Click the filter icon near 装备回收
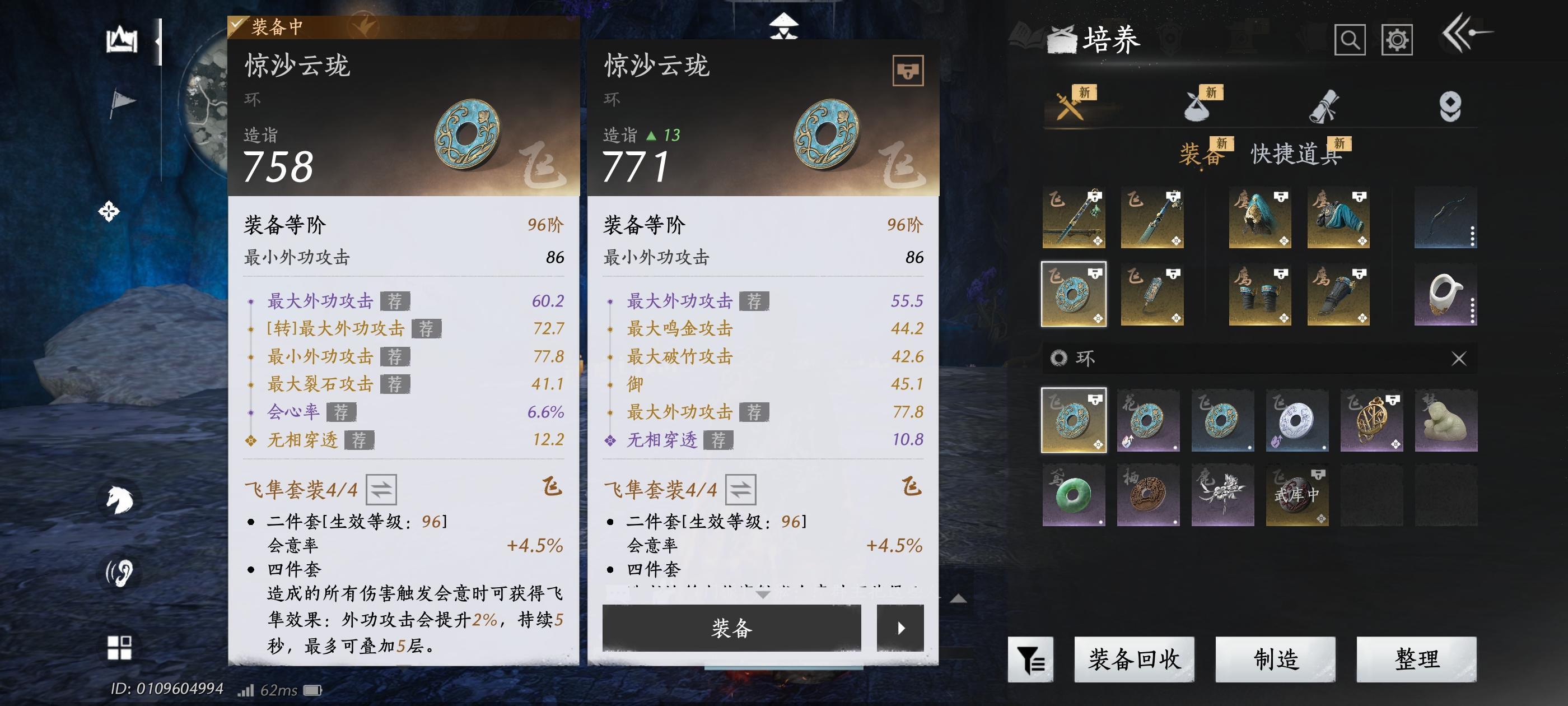 click(x=1031, y=659)
